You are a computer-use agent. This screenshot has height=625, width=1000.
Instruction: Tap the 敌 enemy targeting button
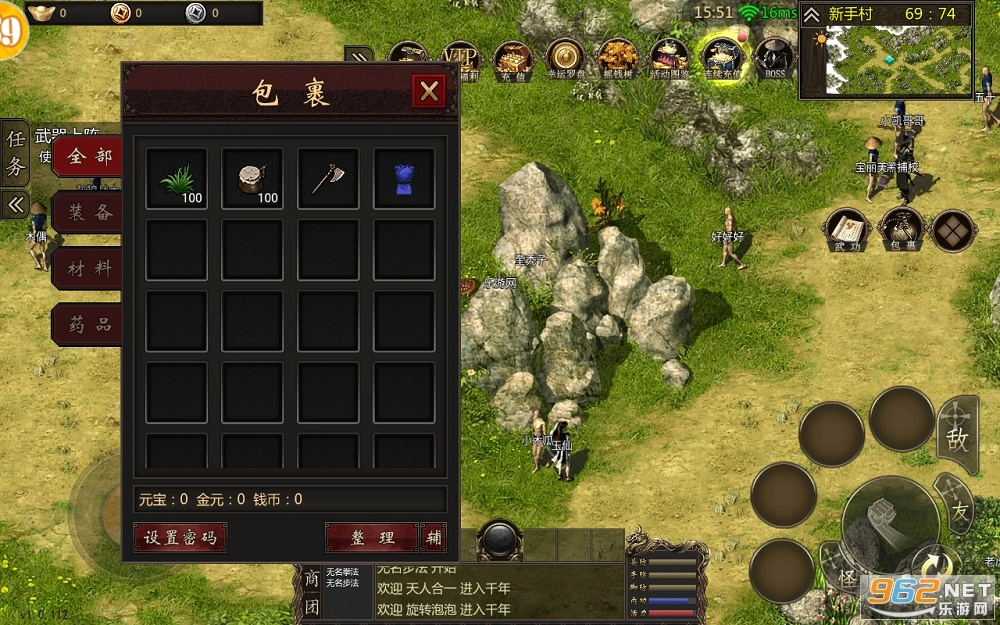(957, 436)
